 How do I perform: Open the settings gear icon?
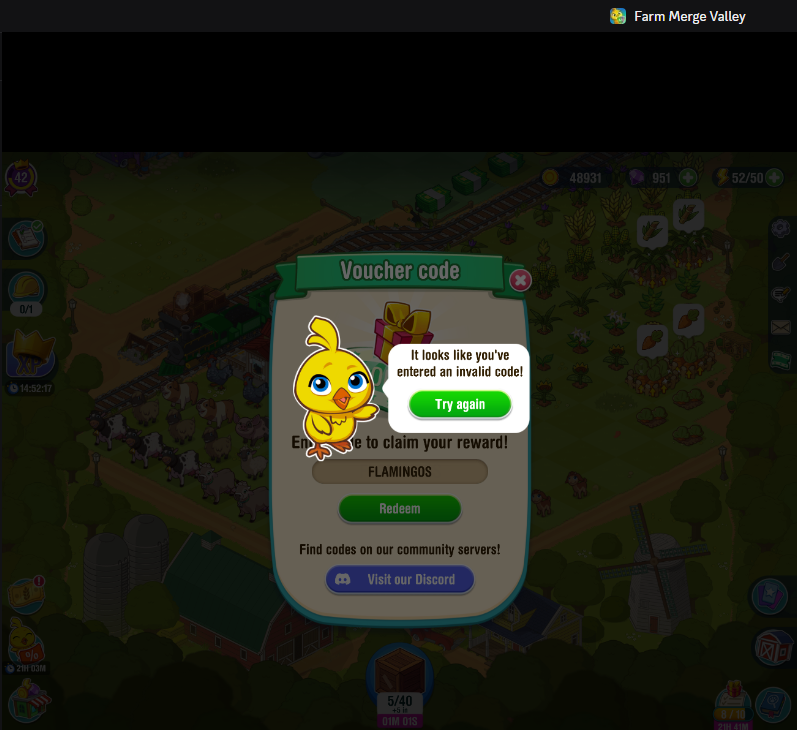coord(780,228)
